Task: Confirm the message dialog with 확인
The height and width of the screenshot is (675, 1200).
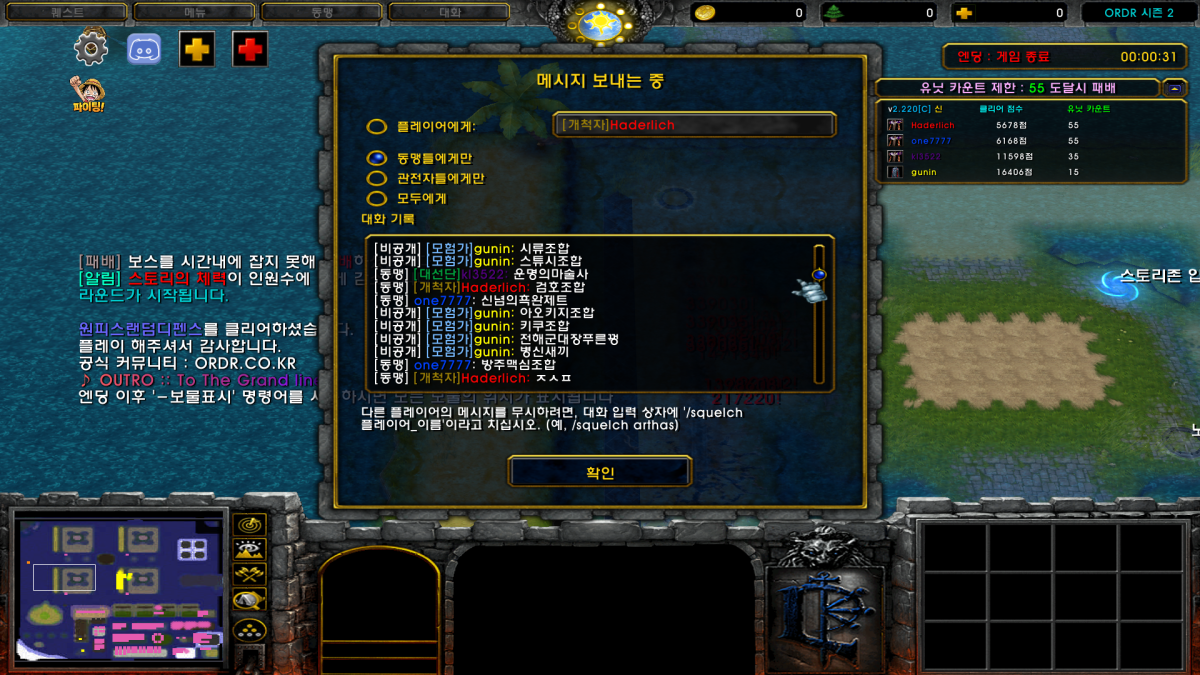Action: (599, 472)
